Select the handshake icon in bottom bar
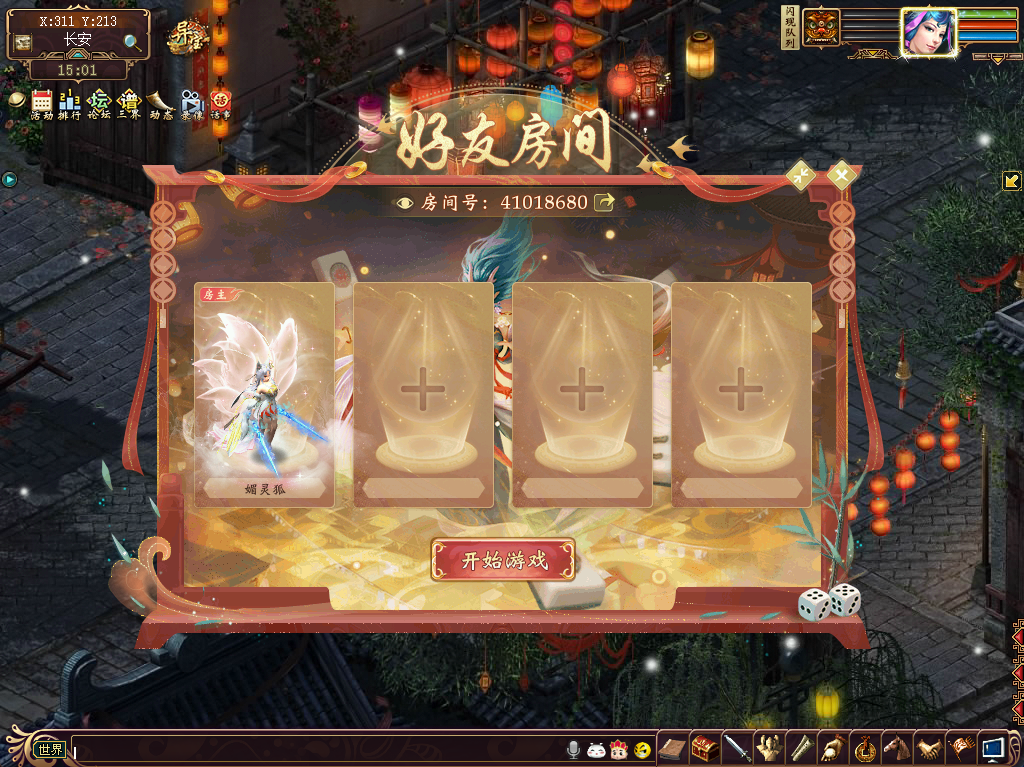Screen dimensions: 1024x767 pos(929,747)
